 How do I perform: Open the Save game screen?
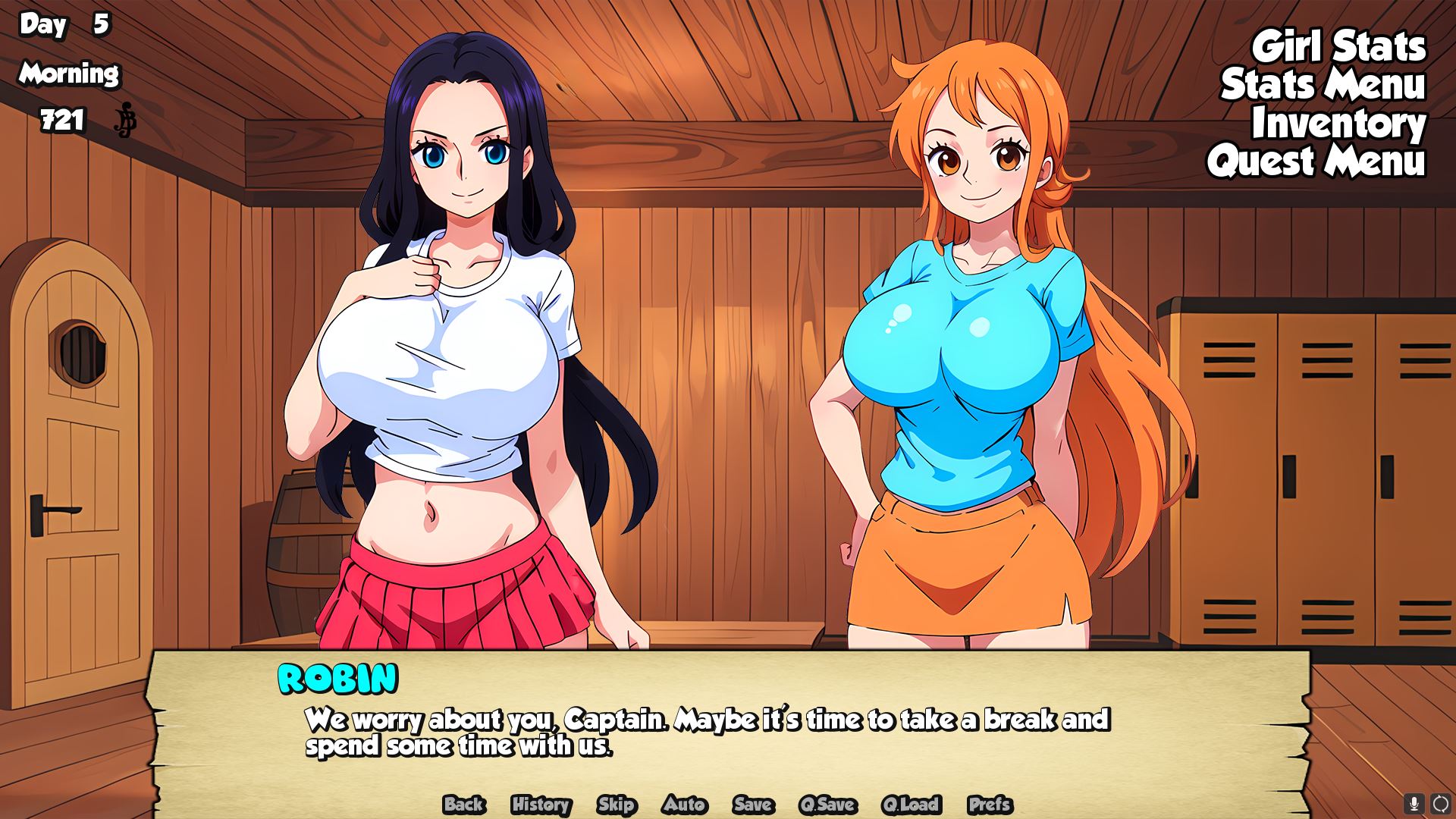(753, 805)
